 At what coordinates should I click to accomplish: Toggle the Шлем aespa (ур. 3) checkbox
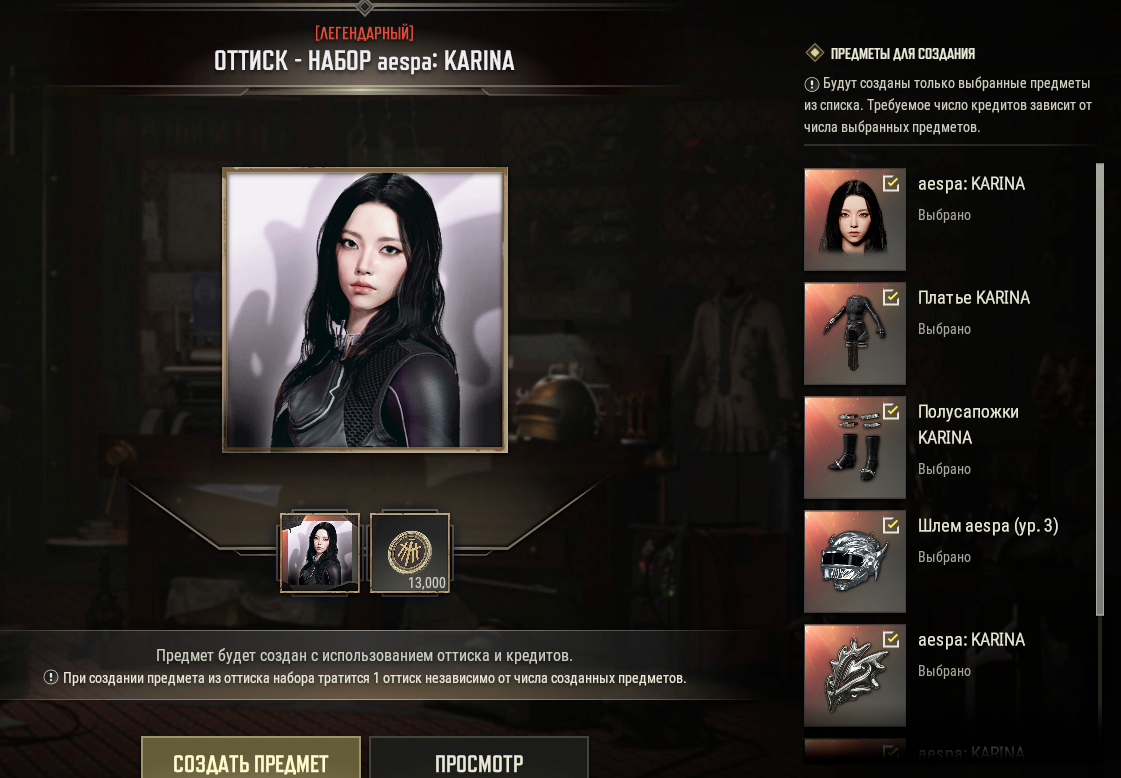890,525
